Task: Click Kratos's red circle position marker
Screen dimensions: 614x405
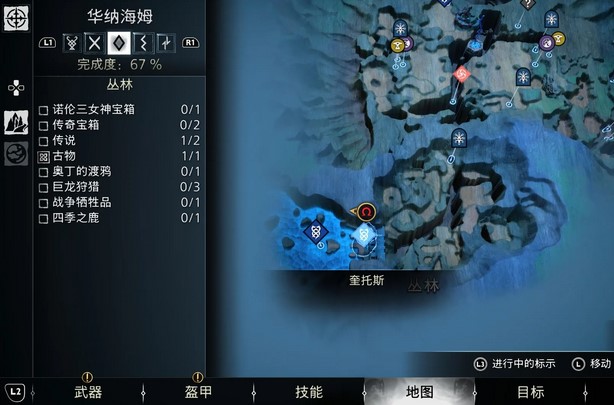Action: (x=366, y=212)
